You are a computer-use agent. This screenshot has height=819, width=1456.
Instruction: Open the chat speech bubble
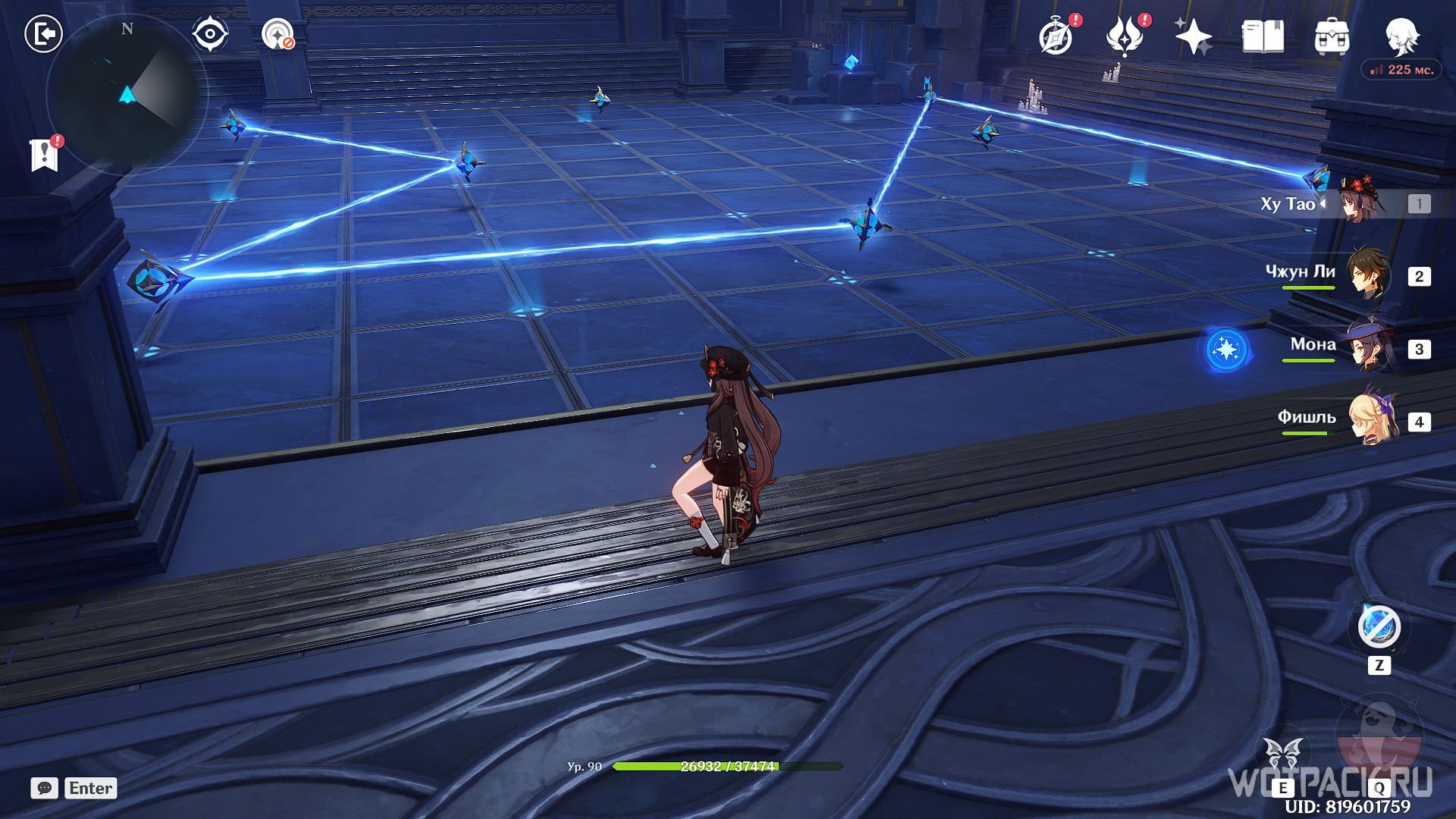44,788
